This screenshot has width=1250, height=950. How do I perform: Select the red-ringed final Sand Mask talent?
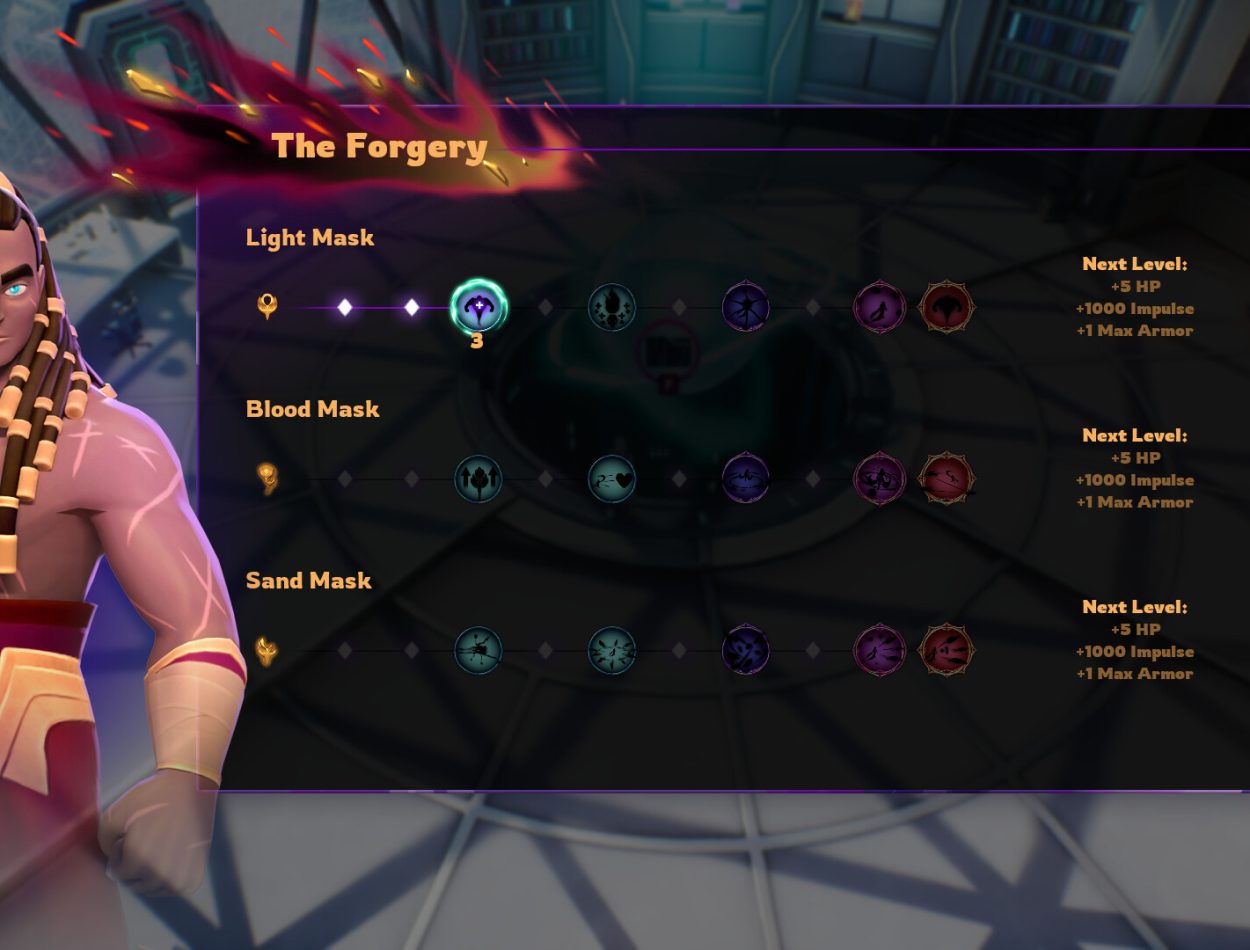(x=946, y=651)
